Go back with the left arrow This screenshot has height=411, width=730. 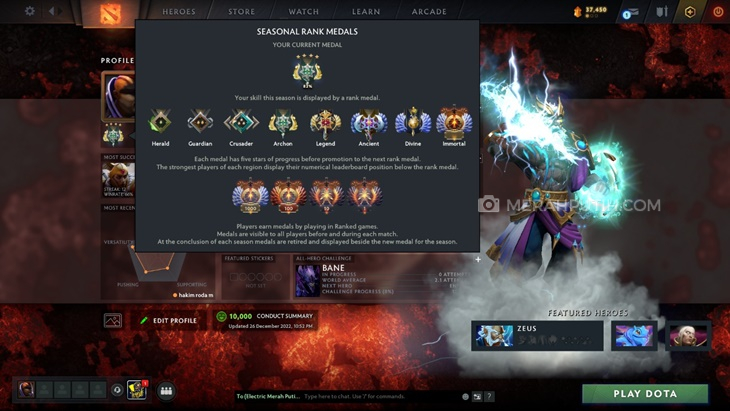point(52,12)
